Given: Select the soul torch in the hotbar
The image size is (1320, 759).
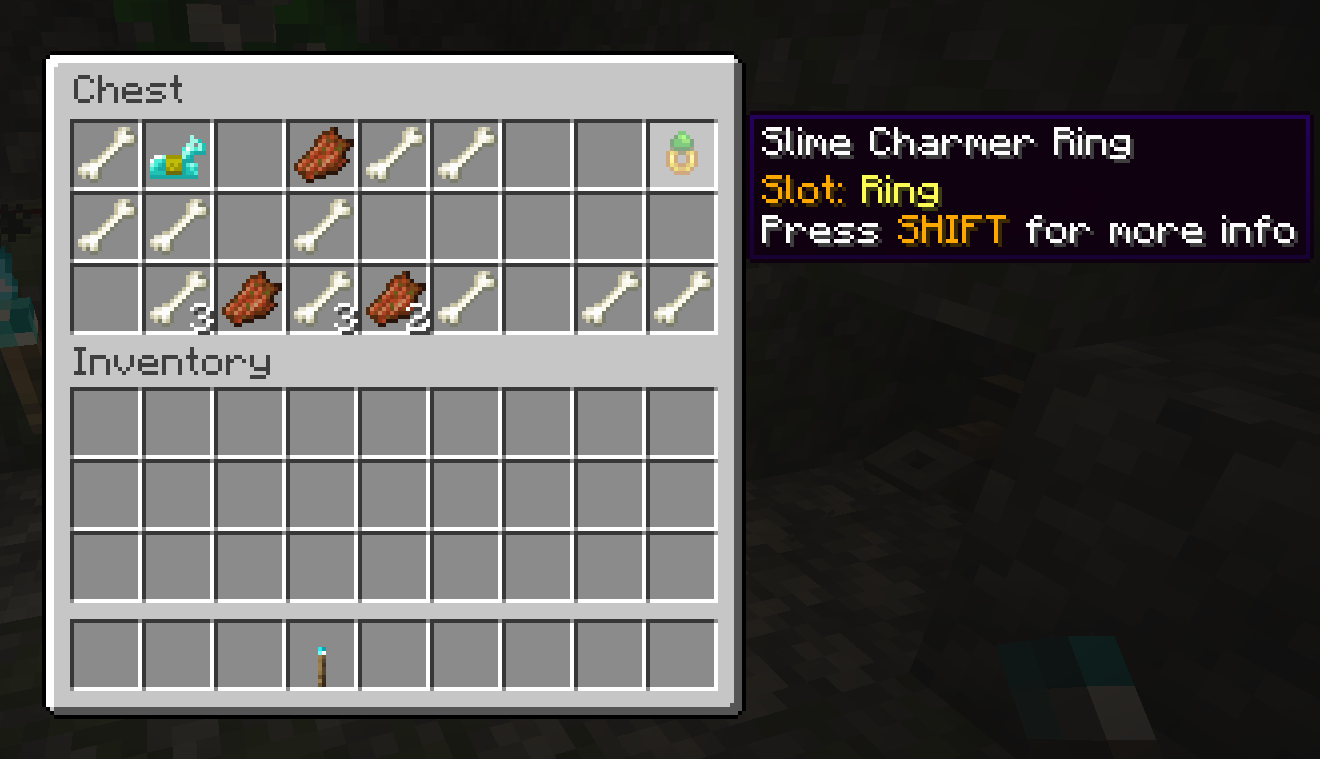Looking at the screenshot, I should click(x=321, y=655).
